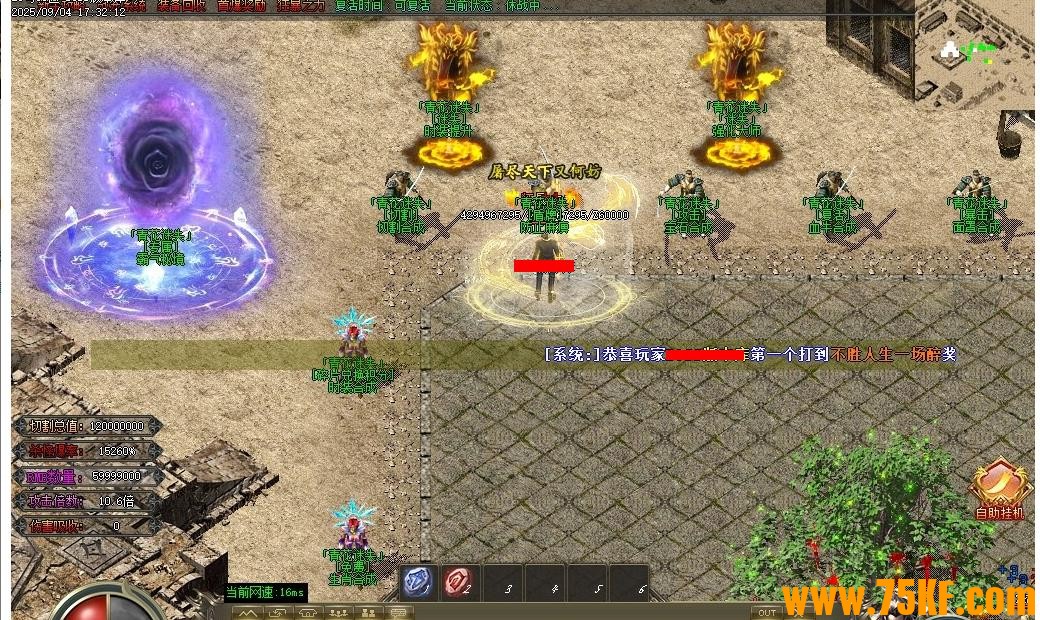Click the OUT button on bottom bar

pyautogui.click(x=767, y=612)
